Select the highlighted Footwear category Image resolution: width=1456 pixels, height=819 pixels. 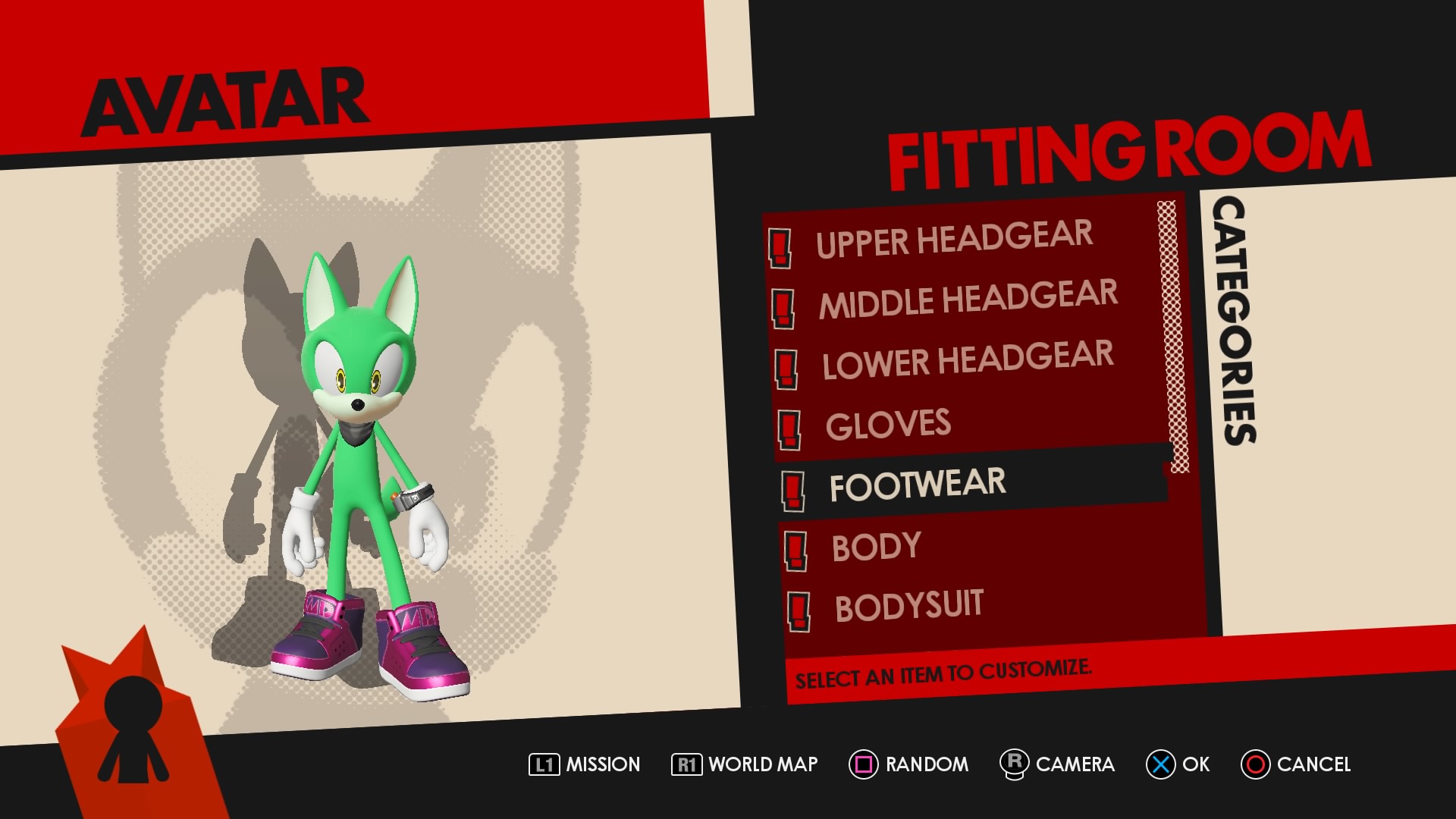[918, 485]
